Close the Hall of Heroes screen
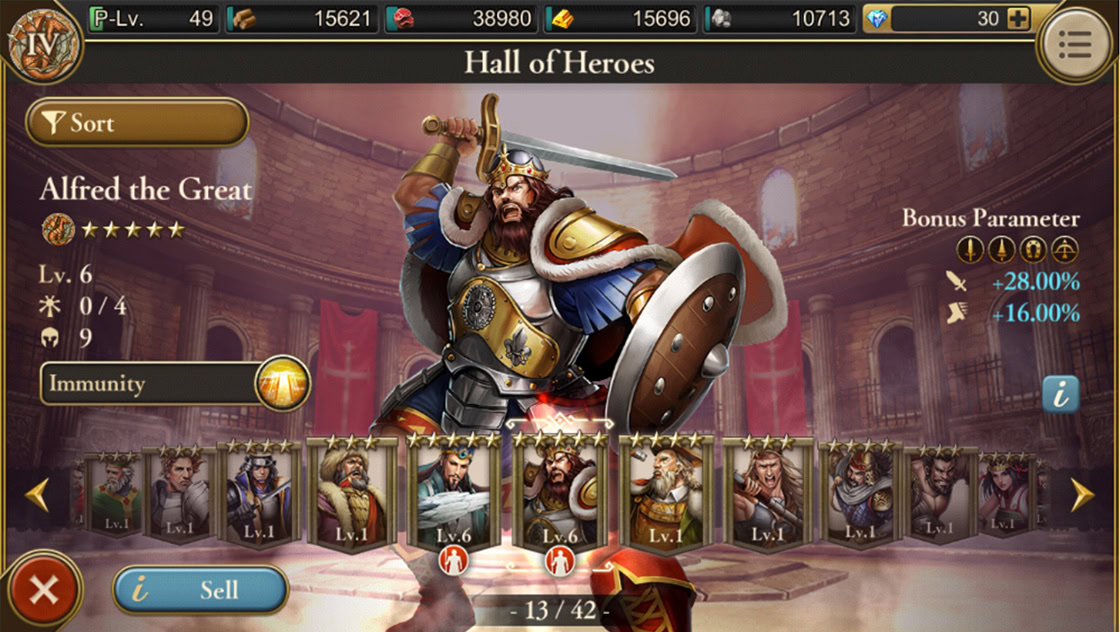The image size is (1120, 632). [43, 590]
